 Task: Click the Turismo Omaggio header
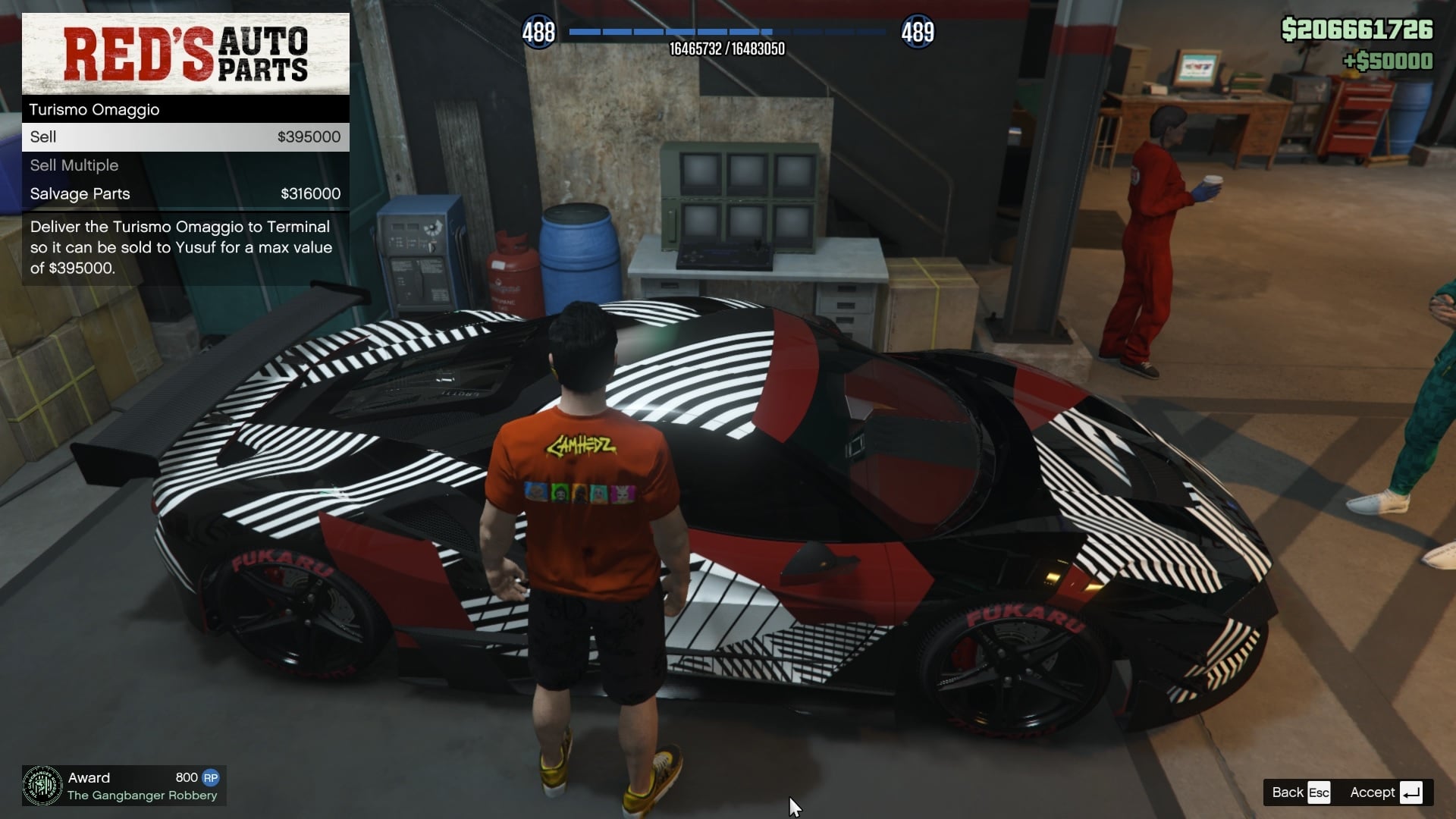click(x=185, y=109)
